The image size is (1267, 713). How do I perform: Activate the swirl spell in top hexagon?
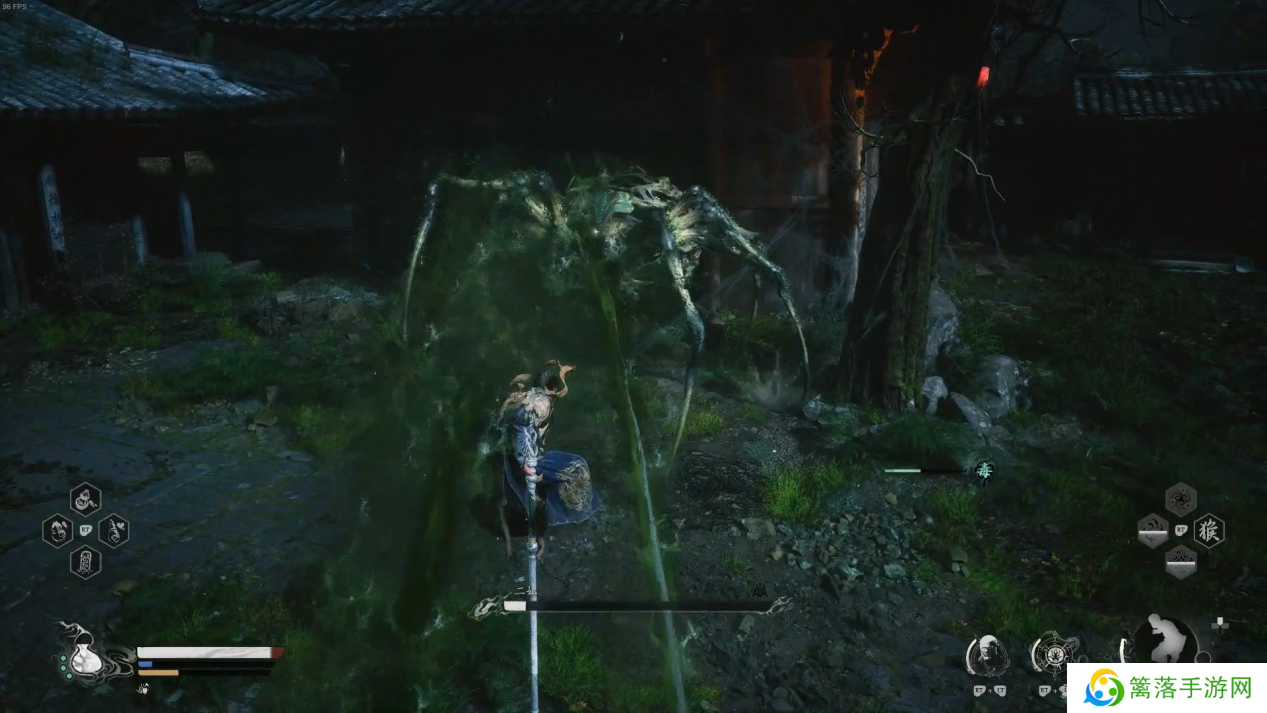click(1180, 499)
